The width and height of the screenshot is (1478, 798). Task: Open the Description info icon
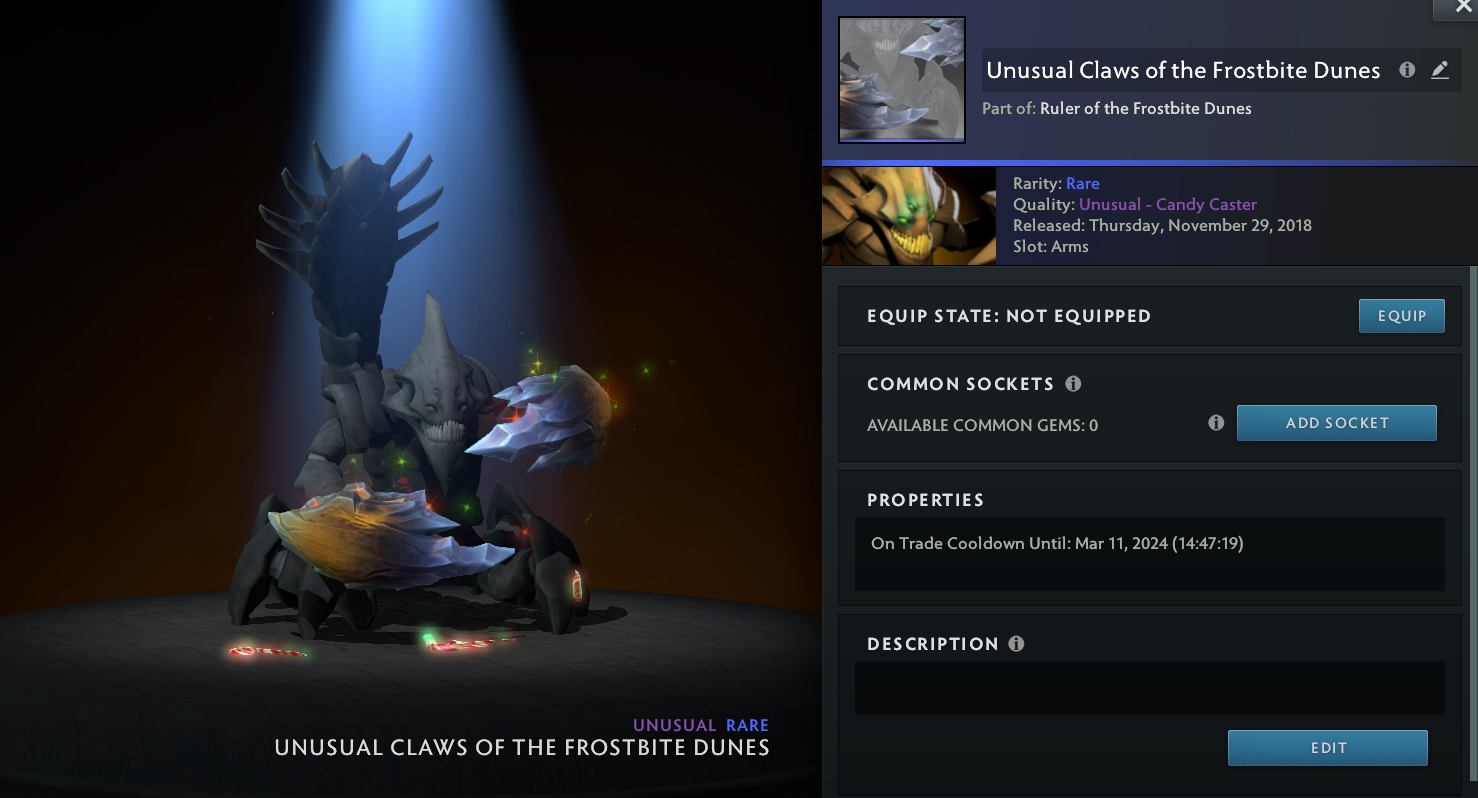point(1016,644)
